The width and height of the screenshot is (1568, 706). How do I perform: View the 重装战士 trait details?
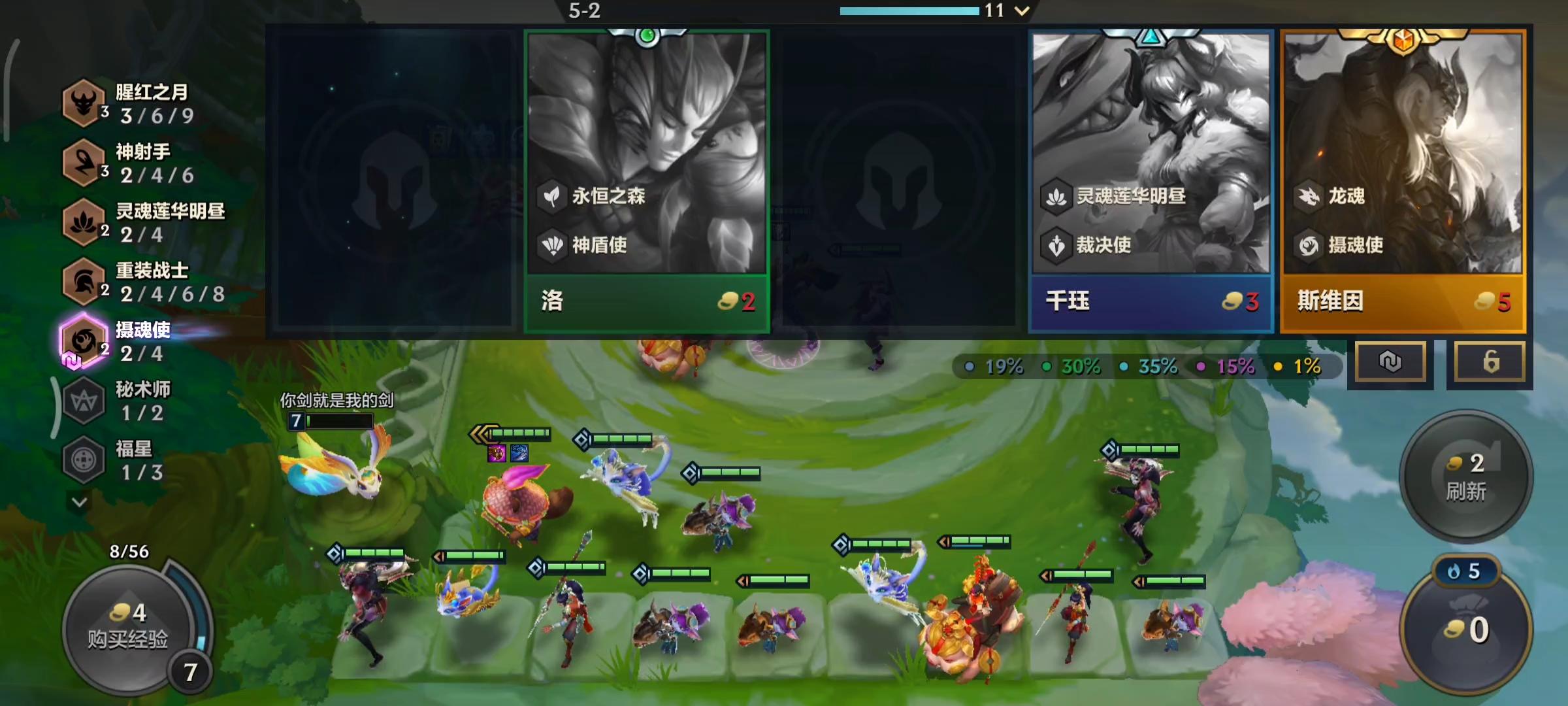click(84, 282)
